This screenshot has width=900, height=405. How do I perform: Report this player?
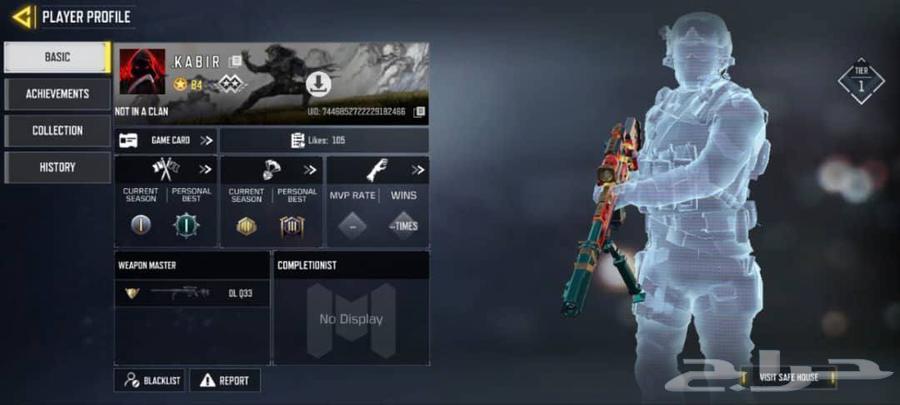pyautogui.click(x=225, y=380)
